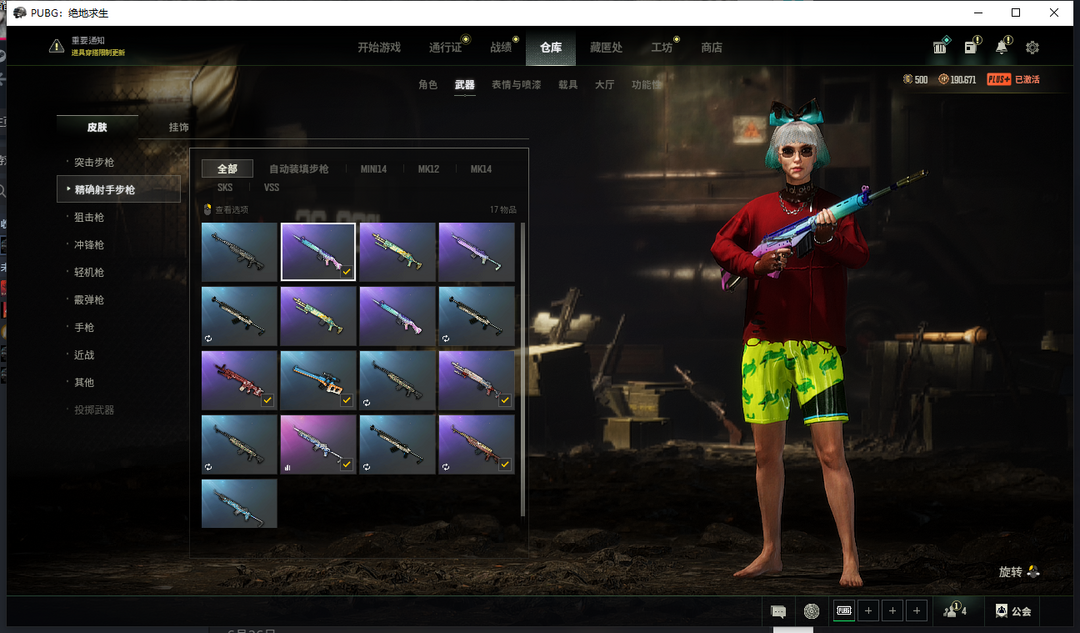The height and width of the screenshot is (633, 1080).
Task: Close the PUBG game window
Action: pyautogui.click(x=1054, y=13)
